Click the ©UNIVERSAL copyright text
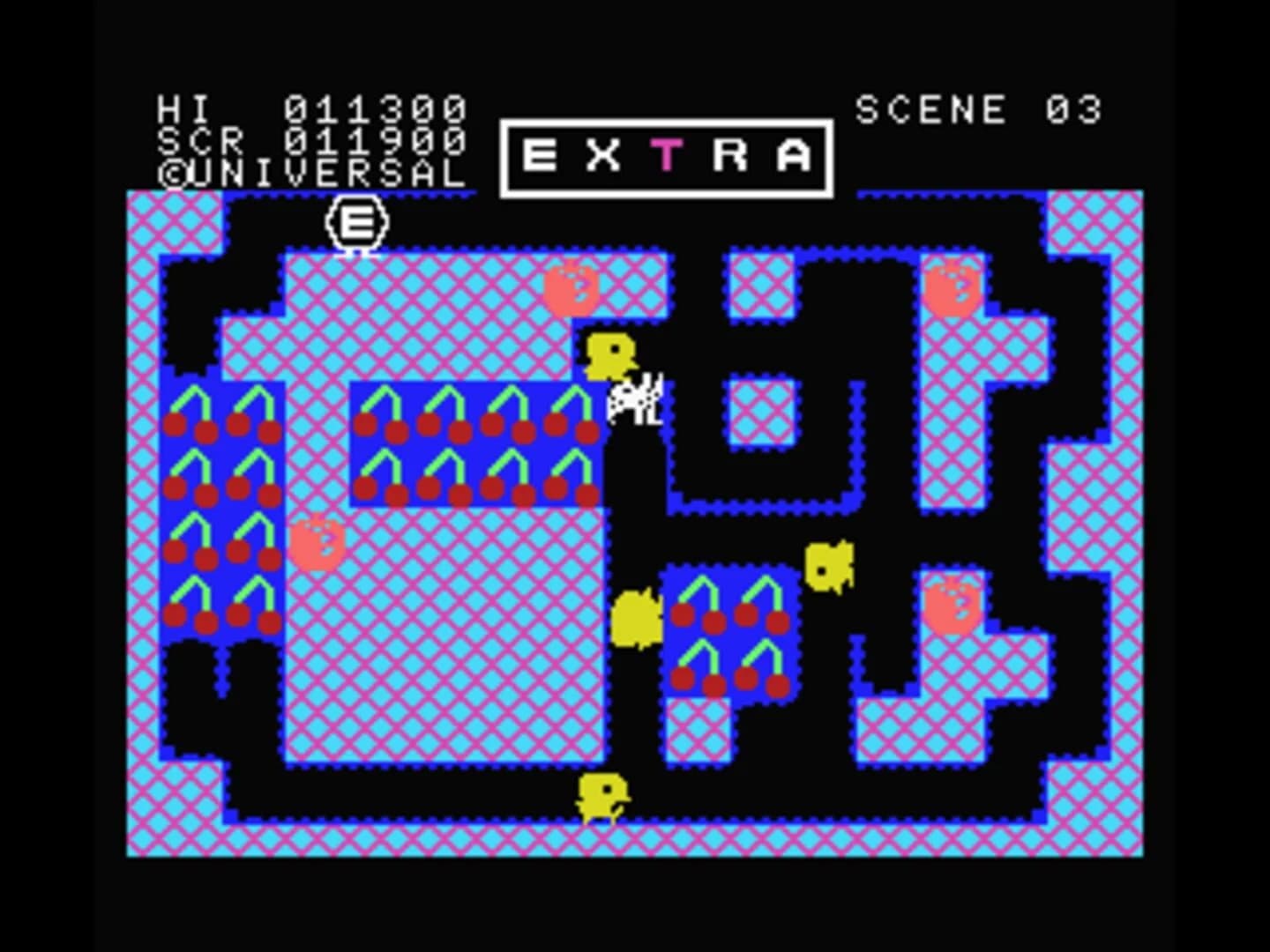 (x=313, y=173)
